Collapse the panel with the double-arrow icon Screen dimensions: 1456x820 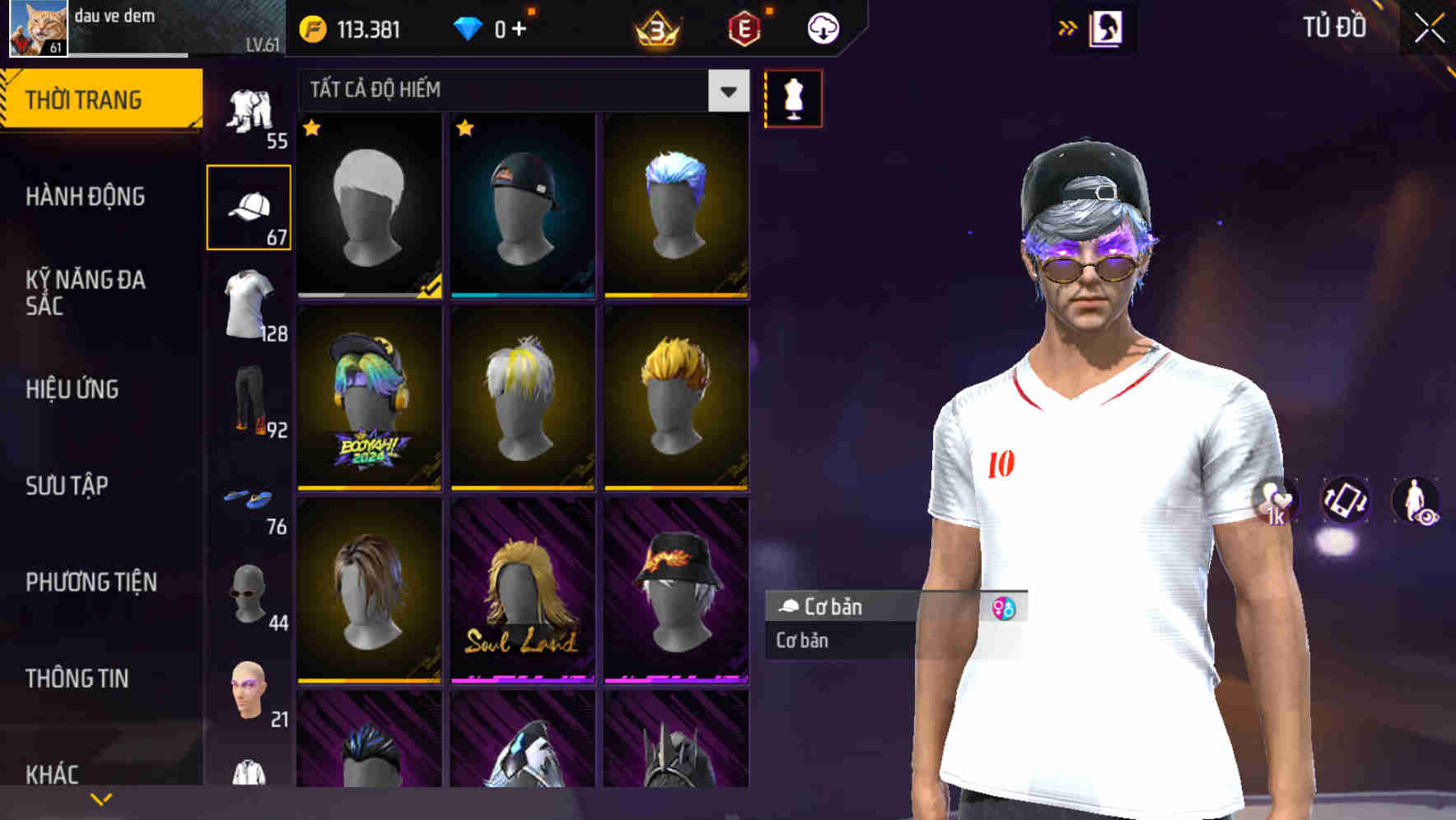point(1067,26)
